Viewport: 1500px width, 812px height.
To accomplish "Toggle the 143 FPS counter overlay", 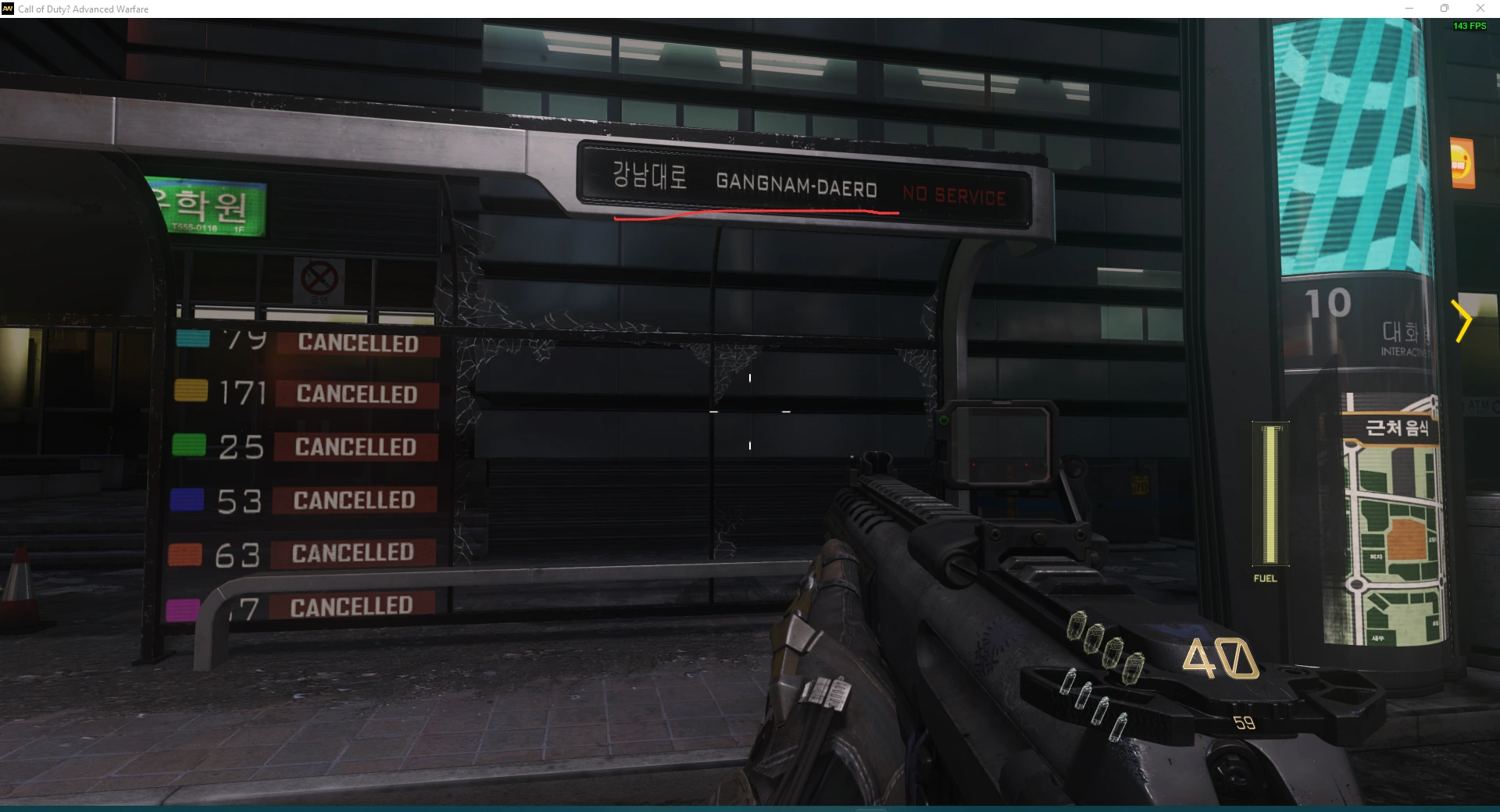I will click(x=1468, y=26).
